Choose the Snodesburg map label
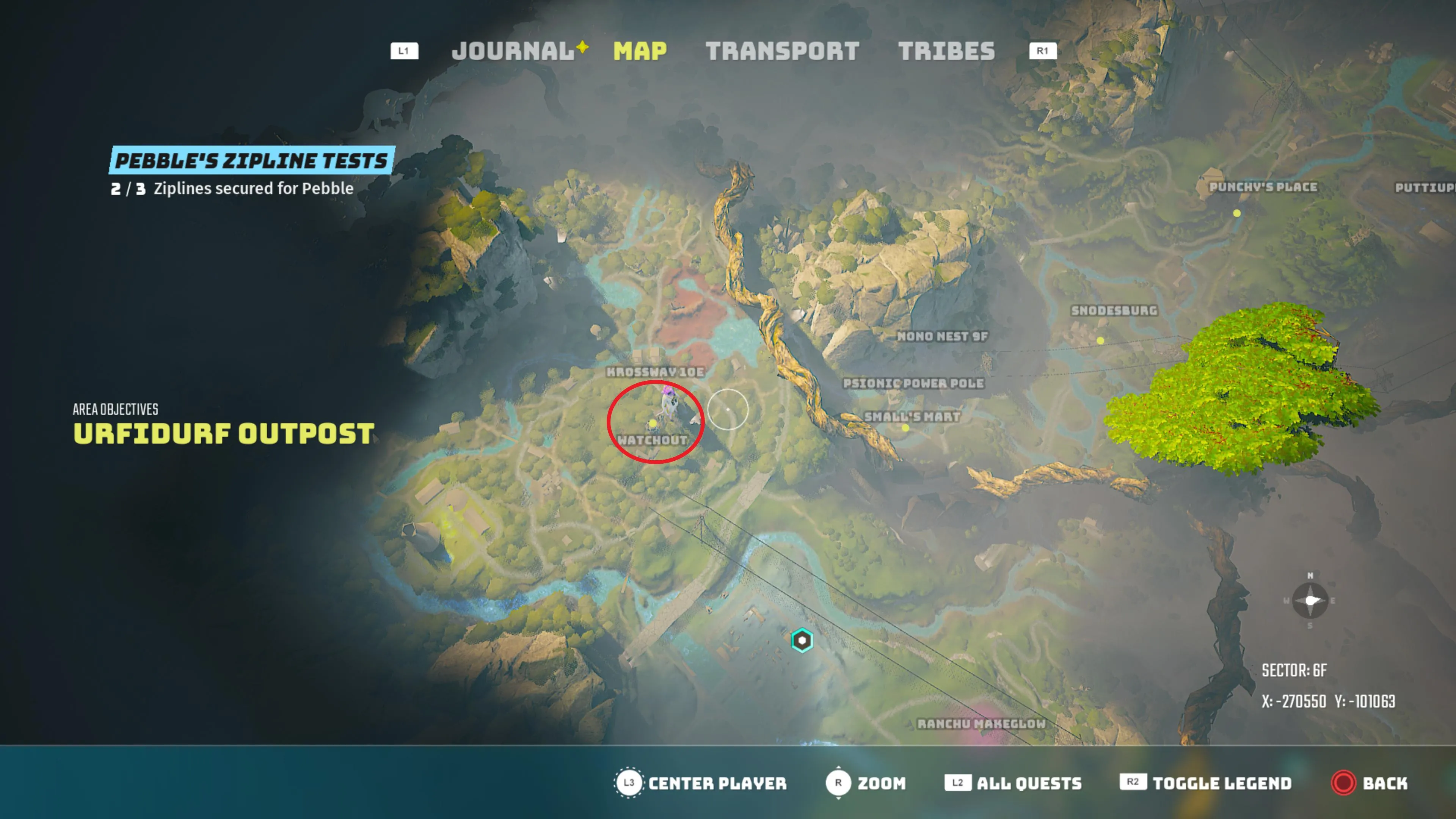1456x819 pixels. coord(1114,310)
